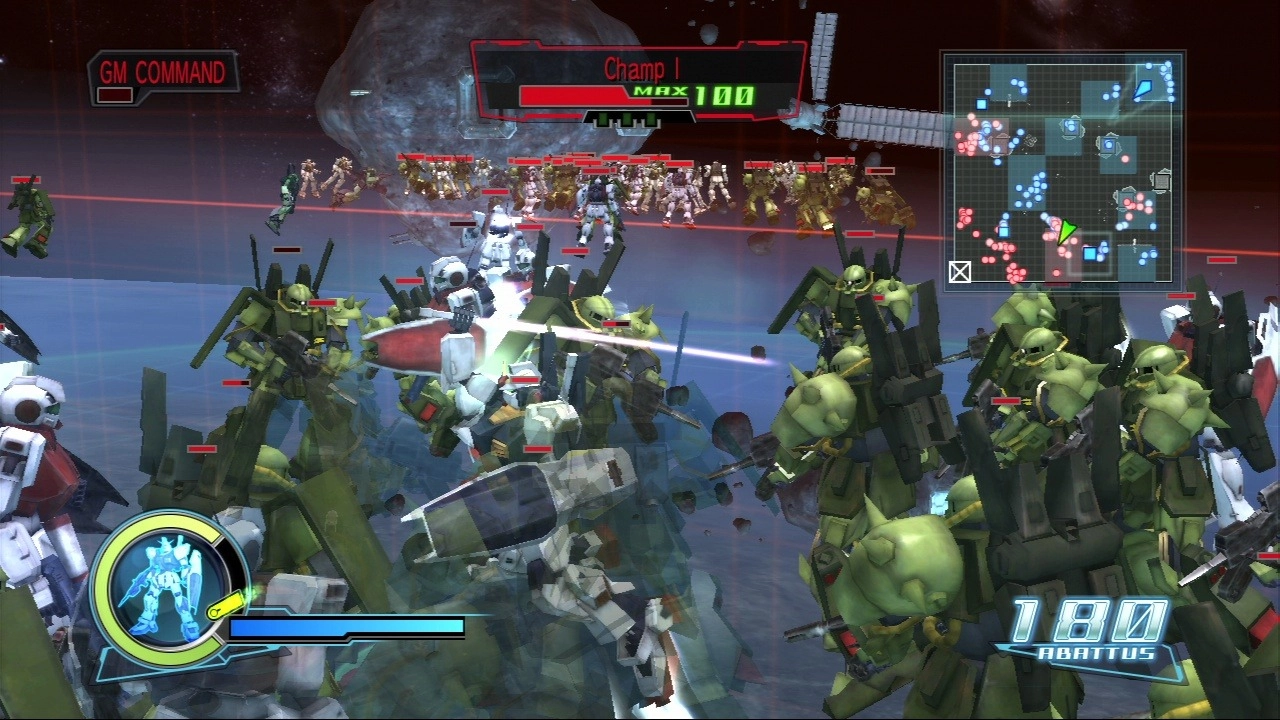
Task: Click the green player arrow on minimap
Action: [1067, 232]
